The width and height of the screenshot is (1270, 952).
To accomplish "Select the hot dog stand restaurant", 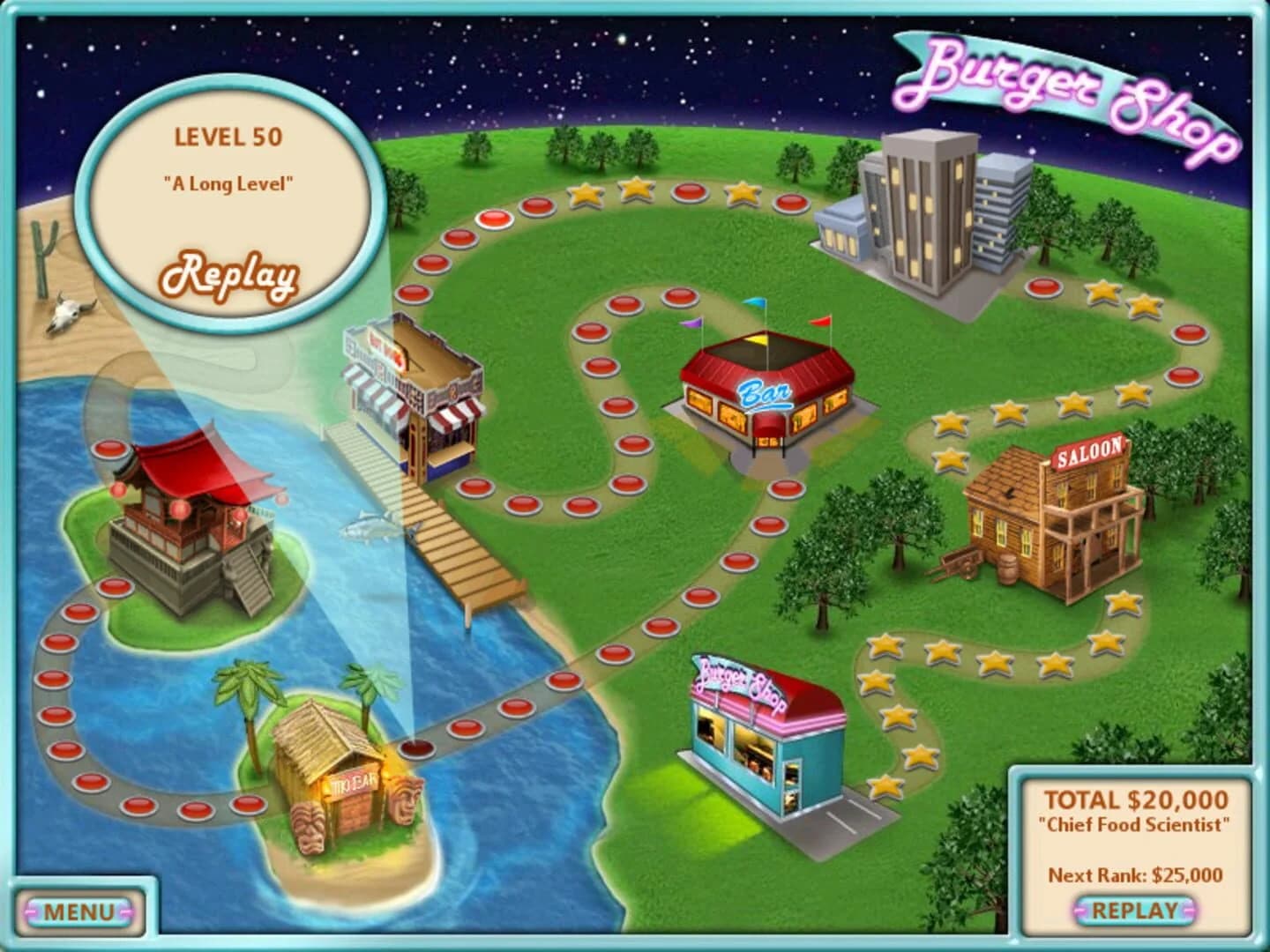I will coord(415,388).
